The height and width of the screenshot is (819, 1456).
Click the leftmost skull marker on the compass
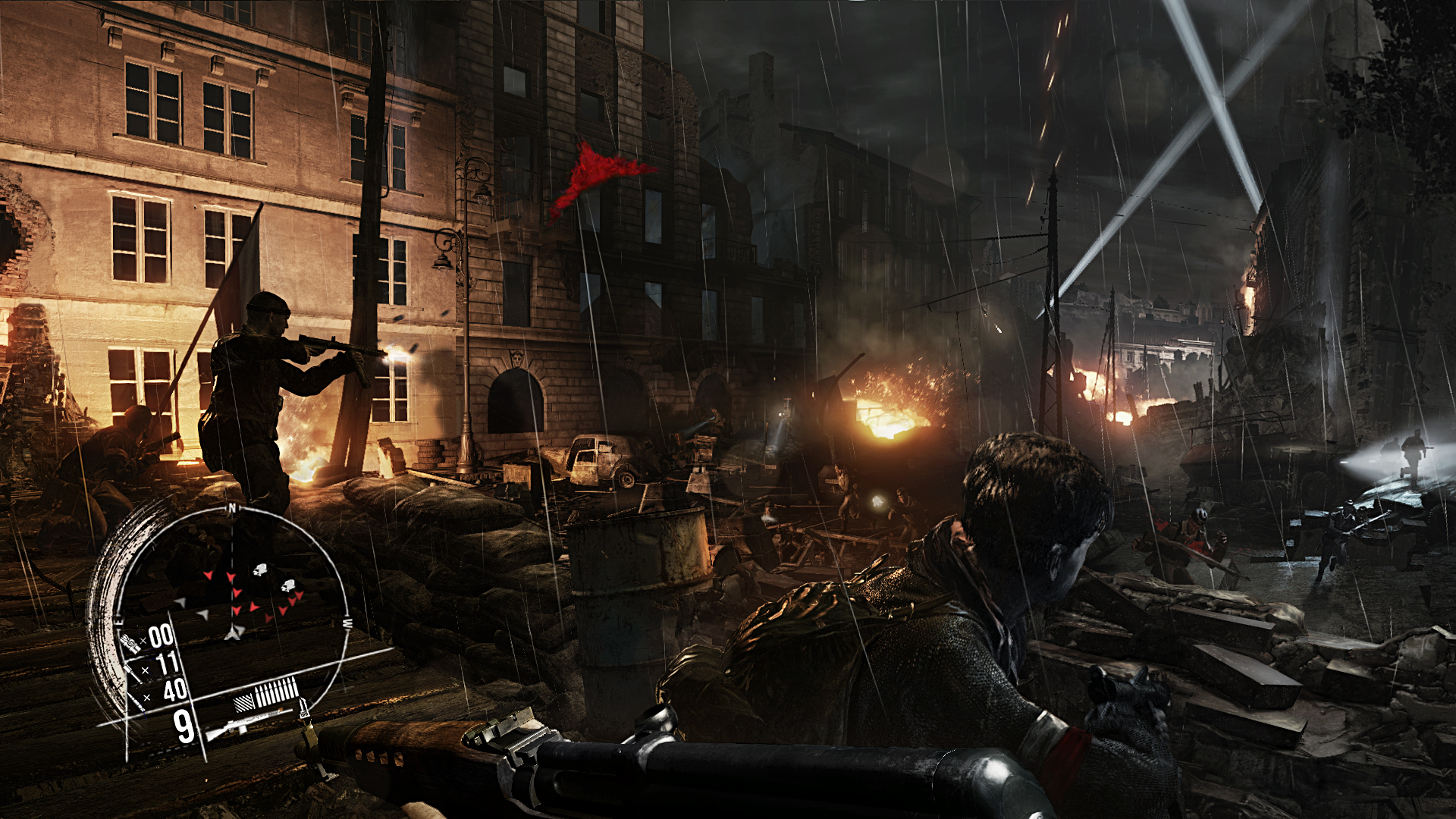[259, 569]
